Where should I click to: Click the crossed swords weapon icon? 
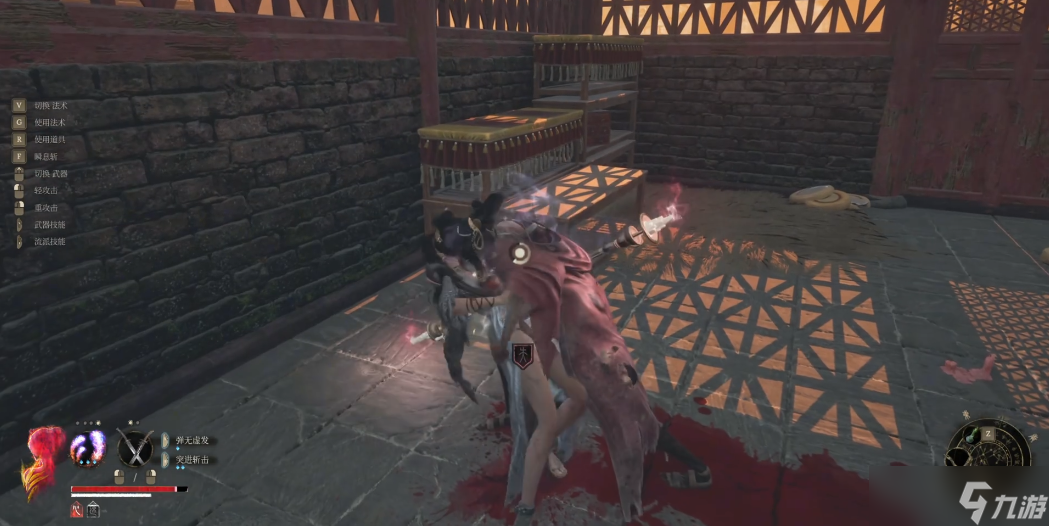click(x=135, y=447)
